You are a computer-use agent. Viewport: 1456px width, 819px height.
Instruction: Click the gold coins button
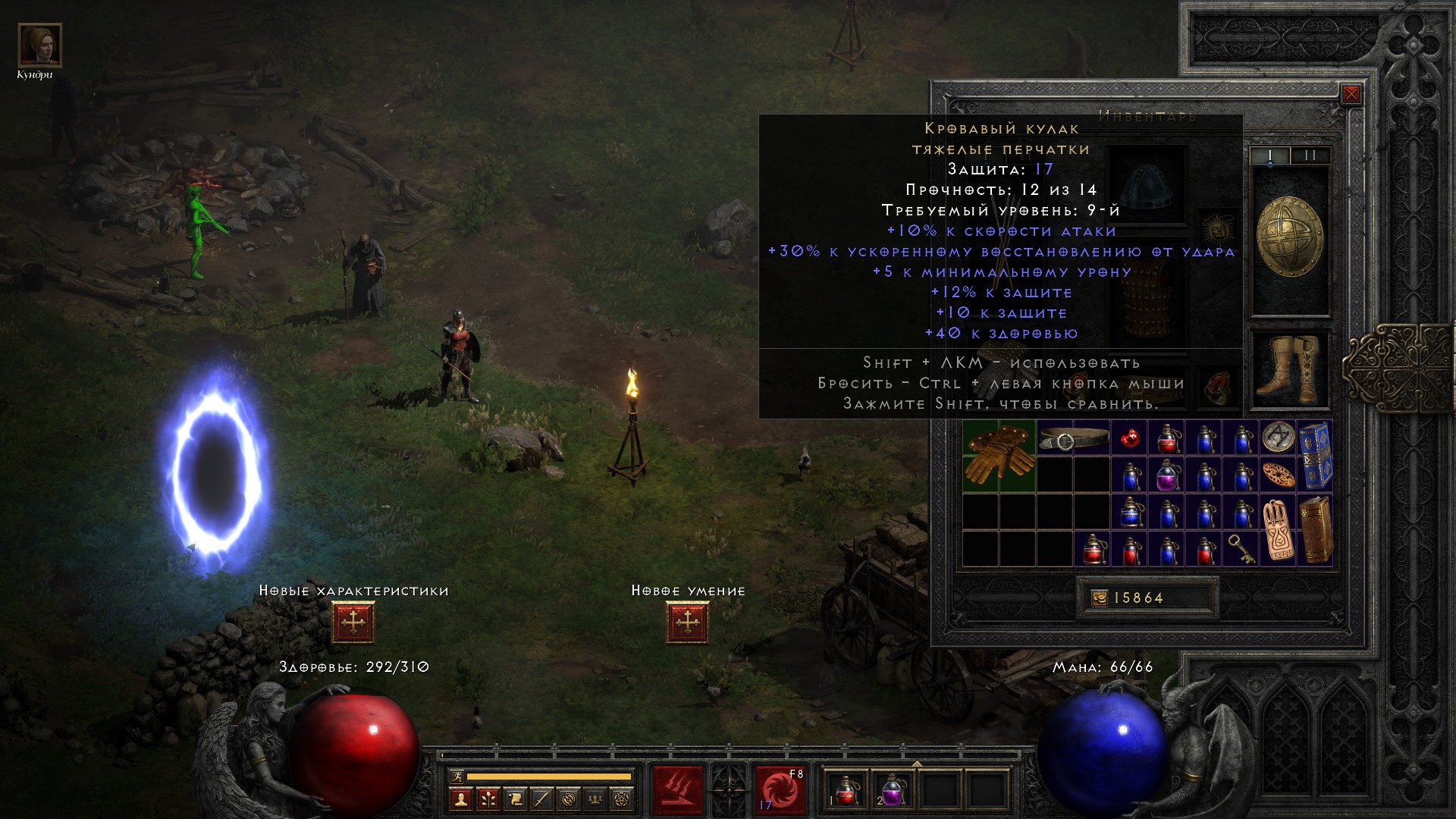coord(1099,598)
